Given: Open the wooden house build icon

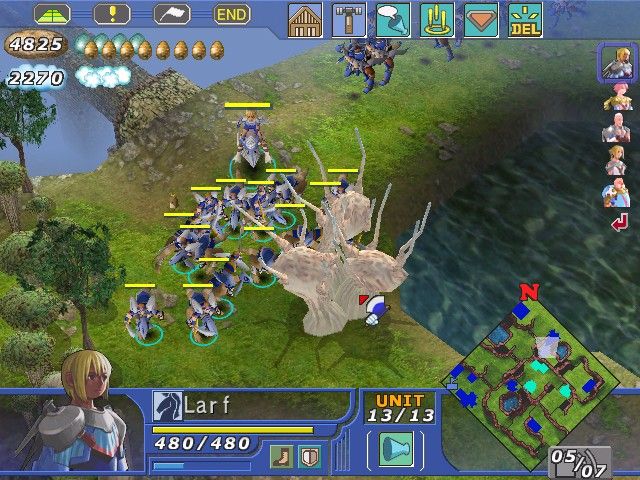Looking at the screenshot, I should coord(305,20).
